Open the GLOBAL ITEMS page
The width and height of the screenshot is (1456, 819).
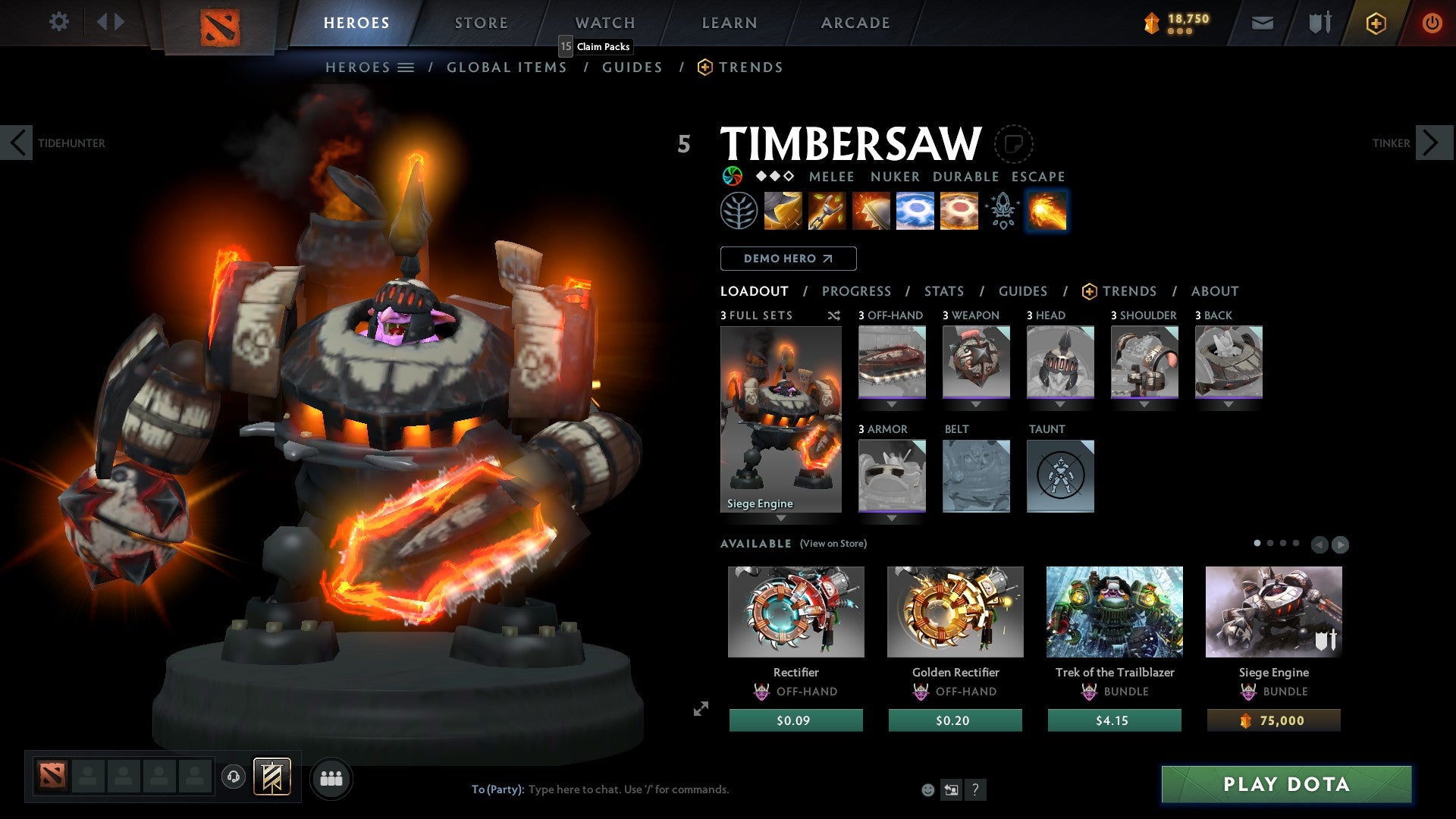tap(507, 67)
